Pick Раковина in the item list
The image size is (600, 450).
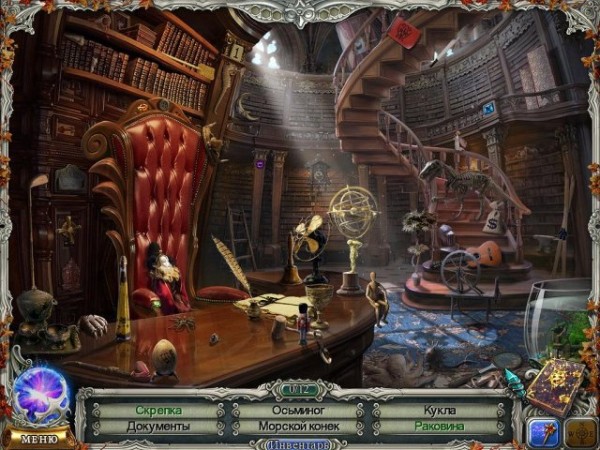[439, 427]
